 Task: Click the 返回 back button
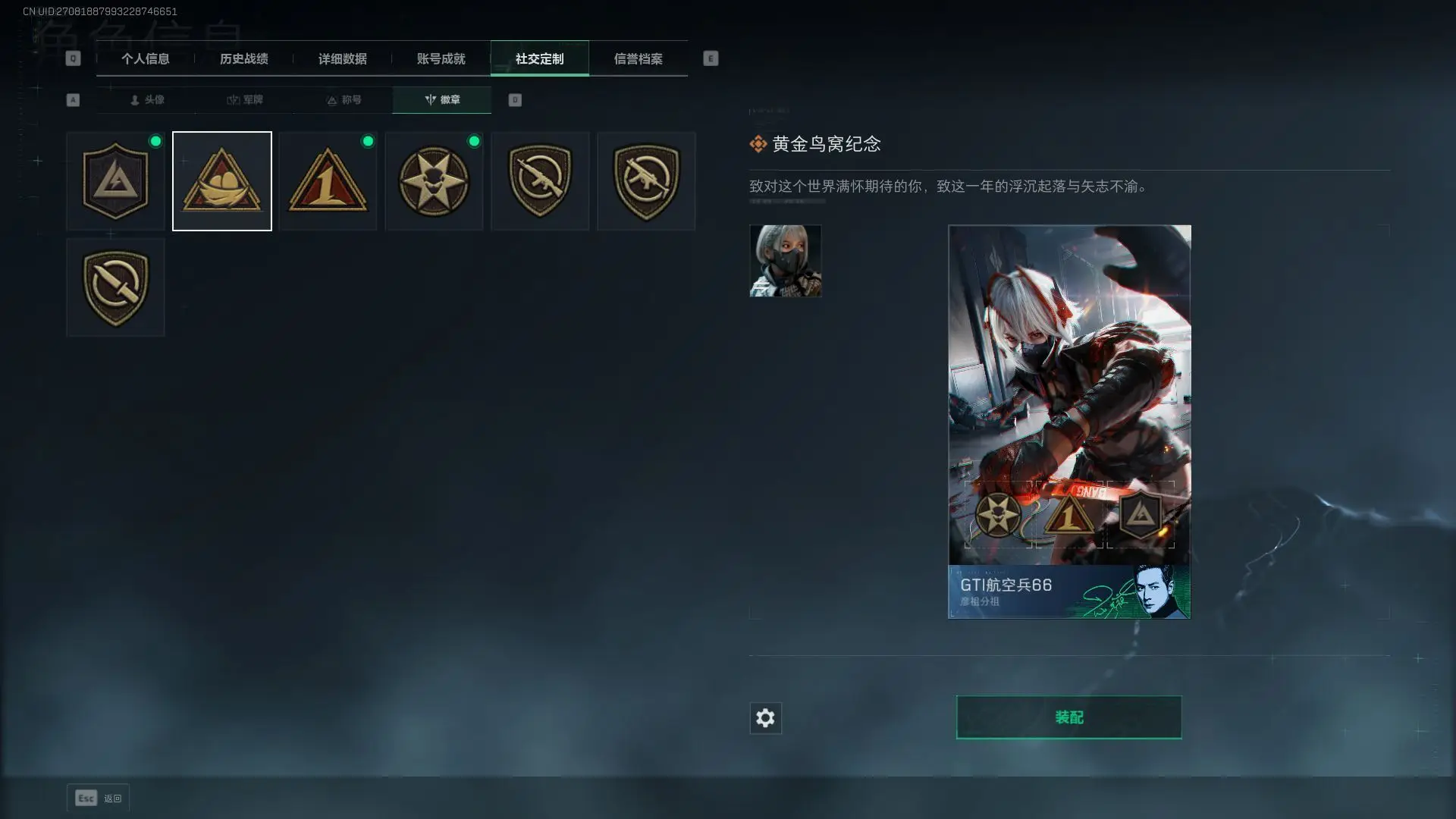(x=98, y=798)
